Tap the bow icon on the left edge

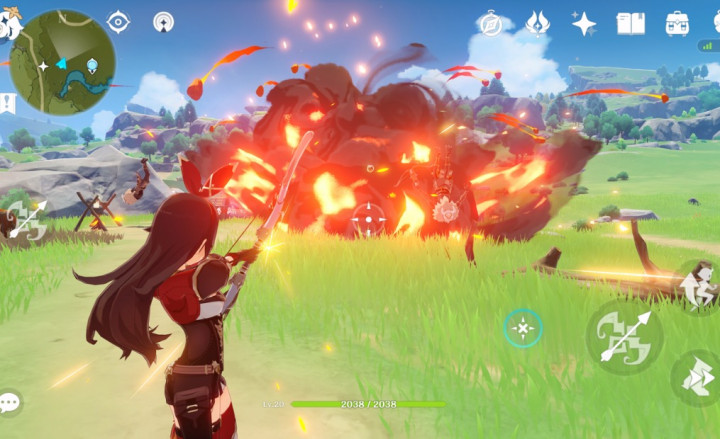pyautogui.click(x=24, y=219)
